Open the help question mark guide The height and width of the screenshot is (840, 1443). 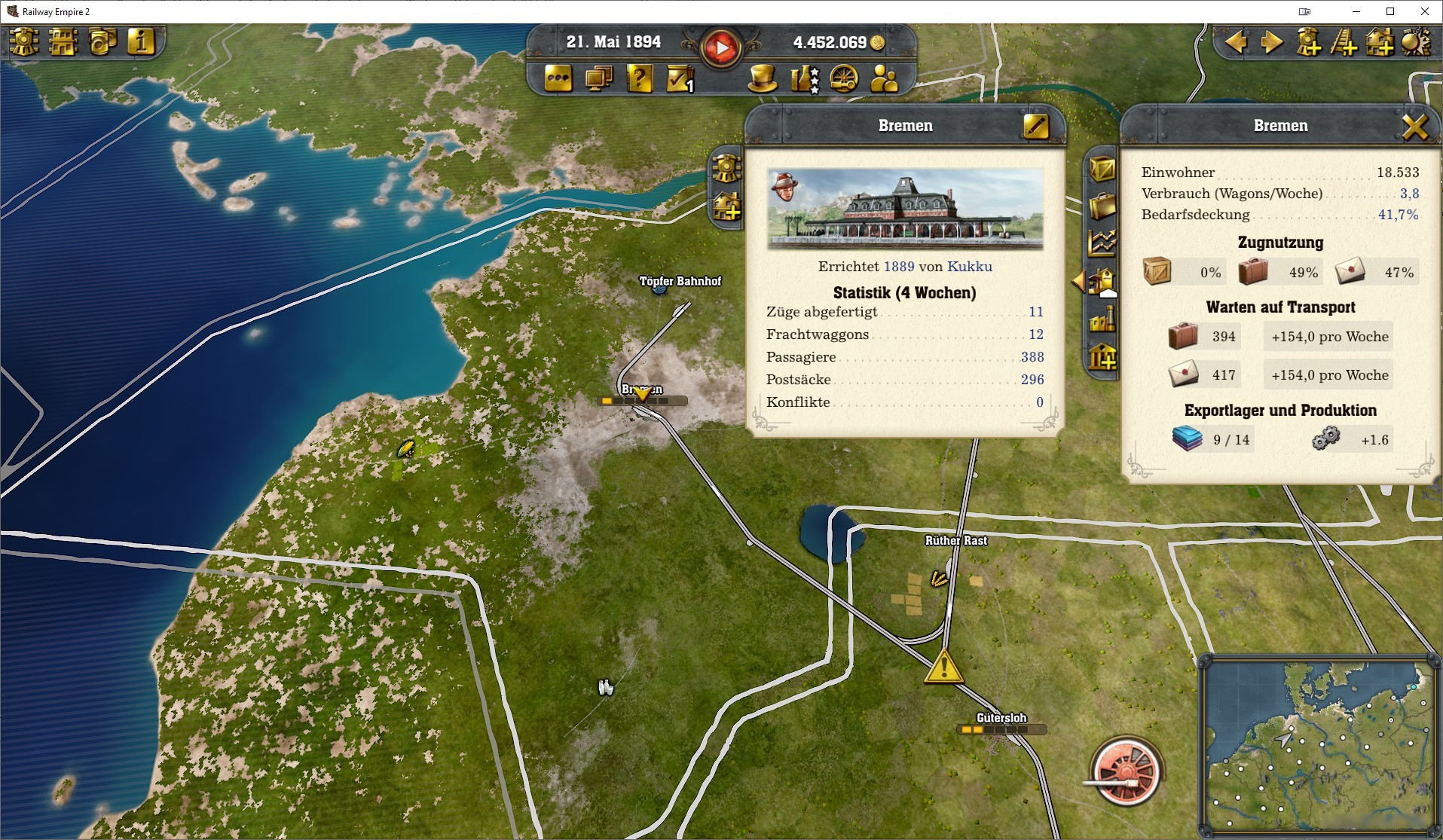click(x=638, y=79)
